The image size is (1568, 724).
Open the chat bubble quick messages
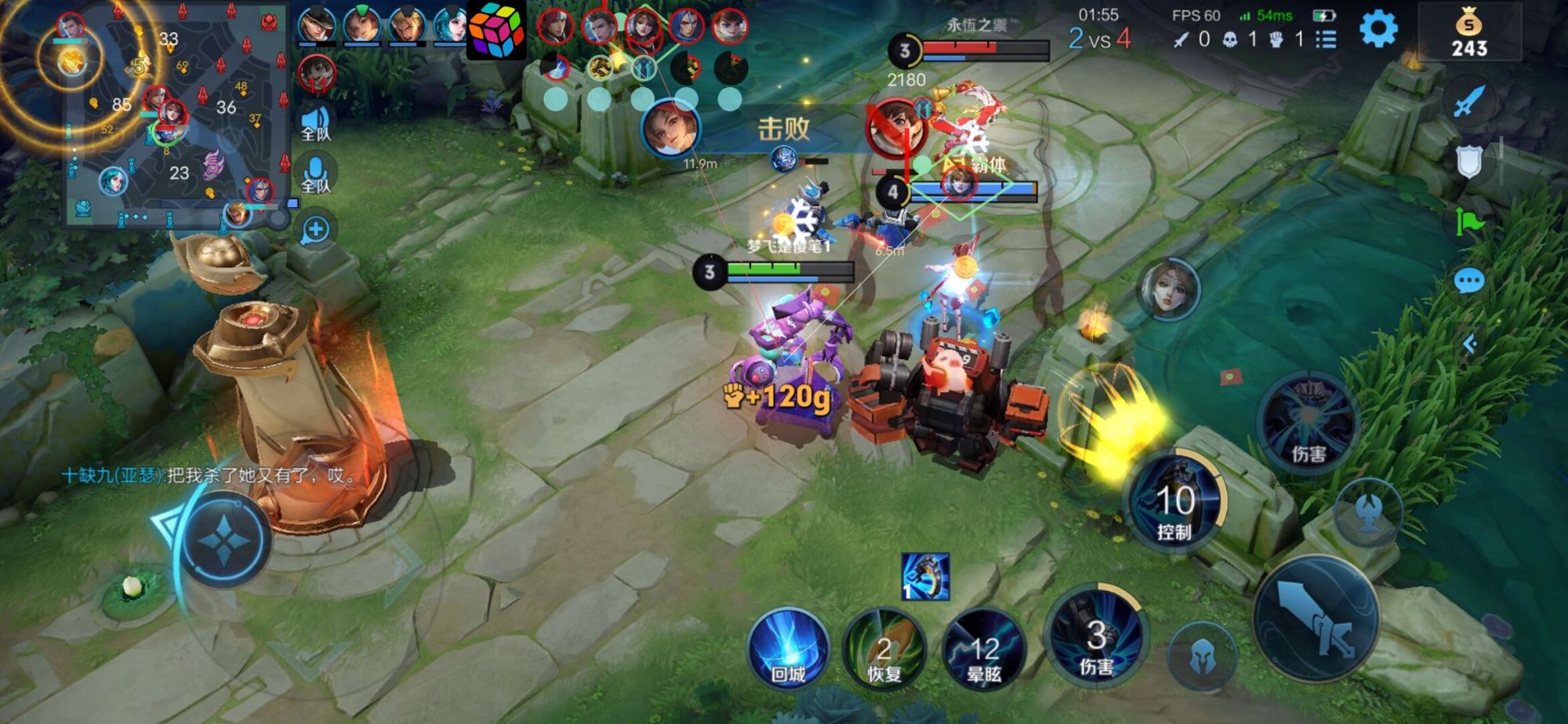pyautogui.click(x=1468, y=281)
